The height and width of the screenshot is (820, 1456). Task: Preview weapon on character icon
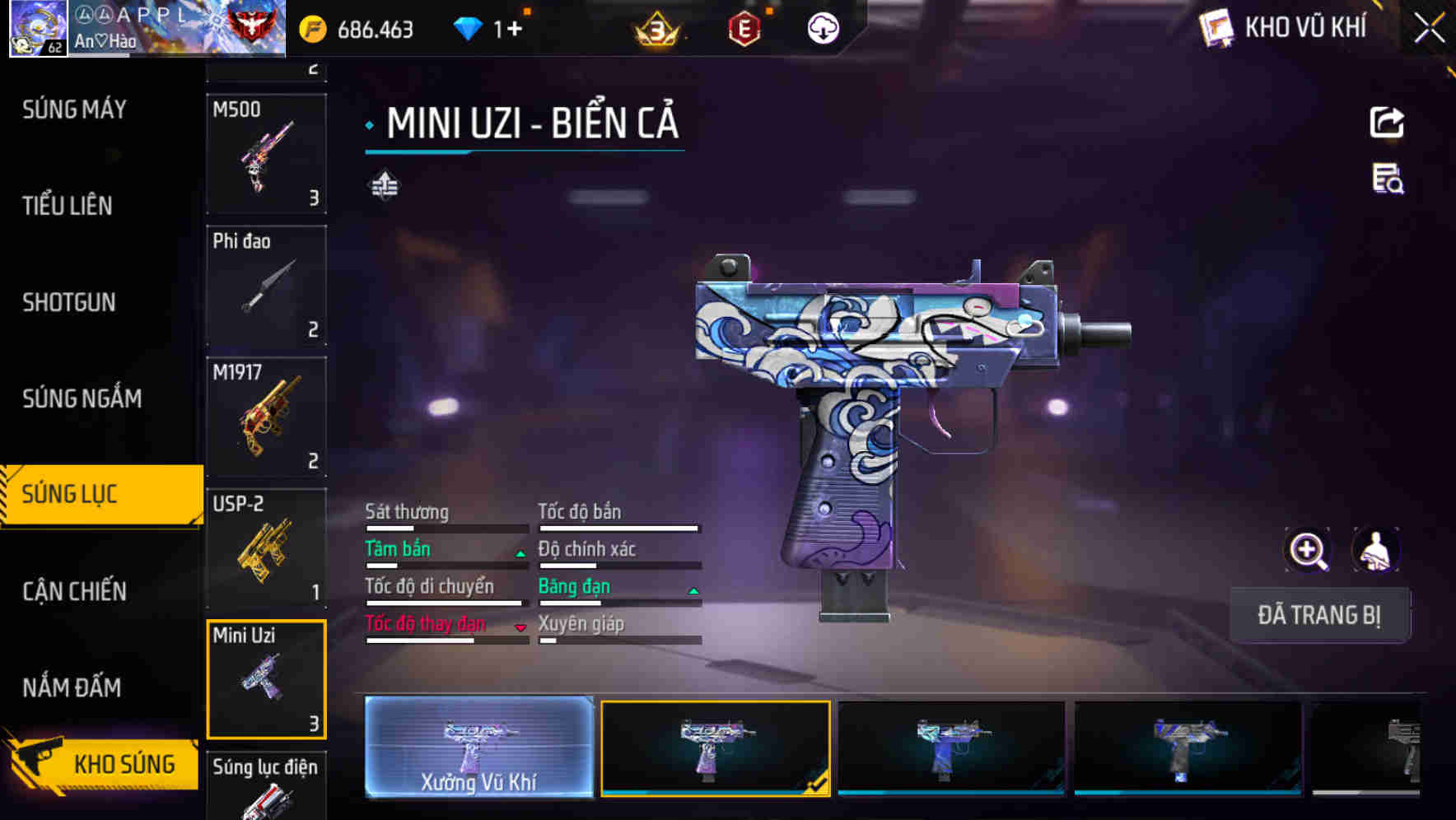(x=1375, y=550)
